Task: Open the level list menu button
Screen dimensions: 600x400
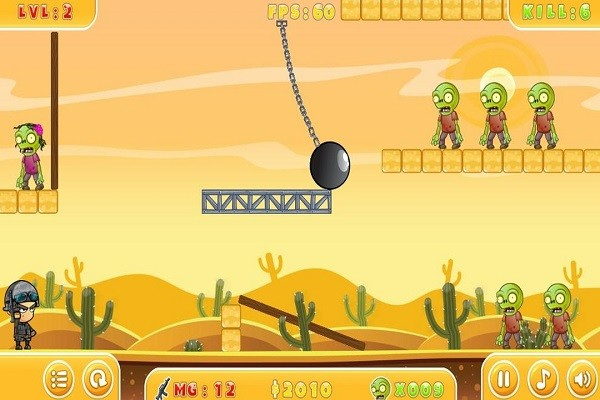Action: coord(59,379)
